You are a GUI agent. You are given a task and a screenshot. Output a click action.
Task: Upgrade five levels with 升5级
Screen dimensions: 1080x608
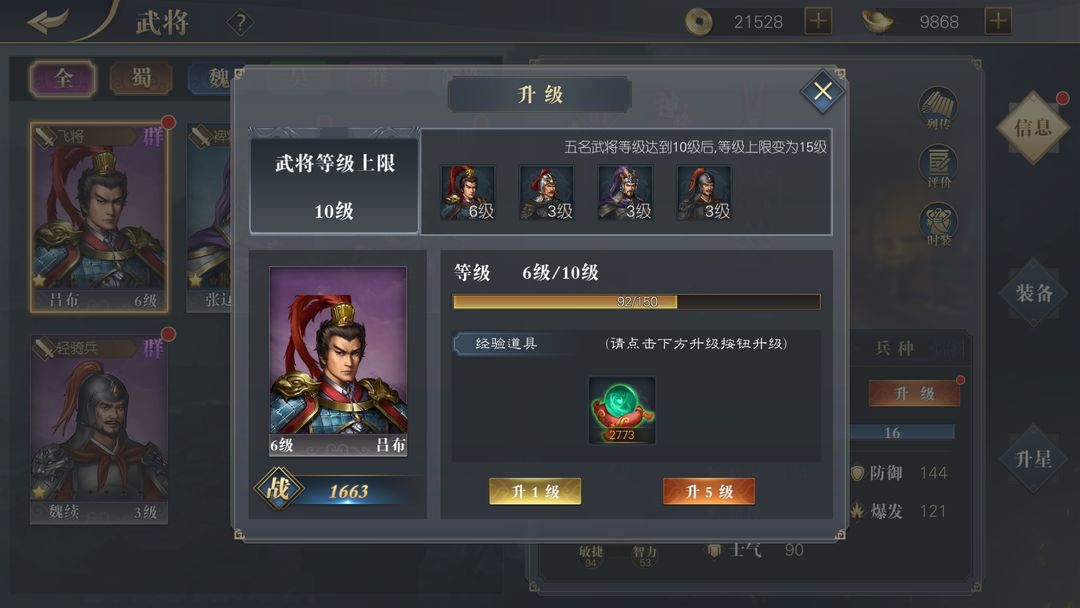(x=708, y=491)
